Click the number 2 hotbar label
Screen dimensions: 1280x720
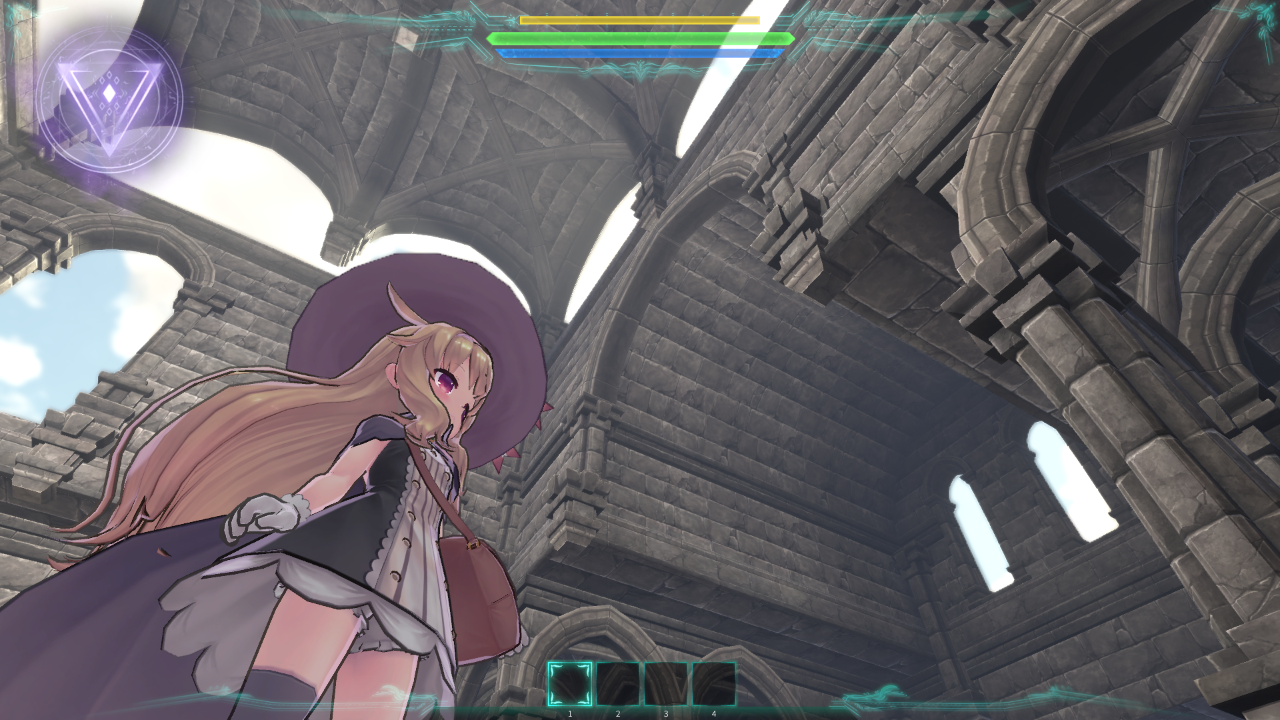[x=617, y=712]
